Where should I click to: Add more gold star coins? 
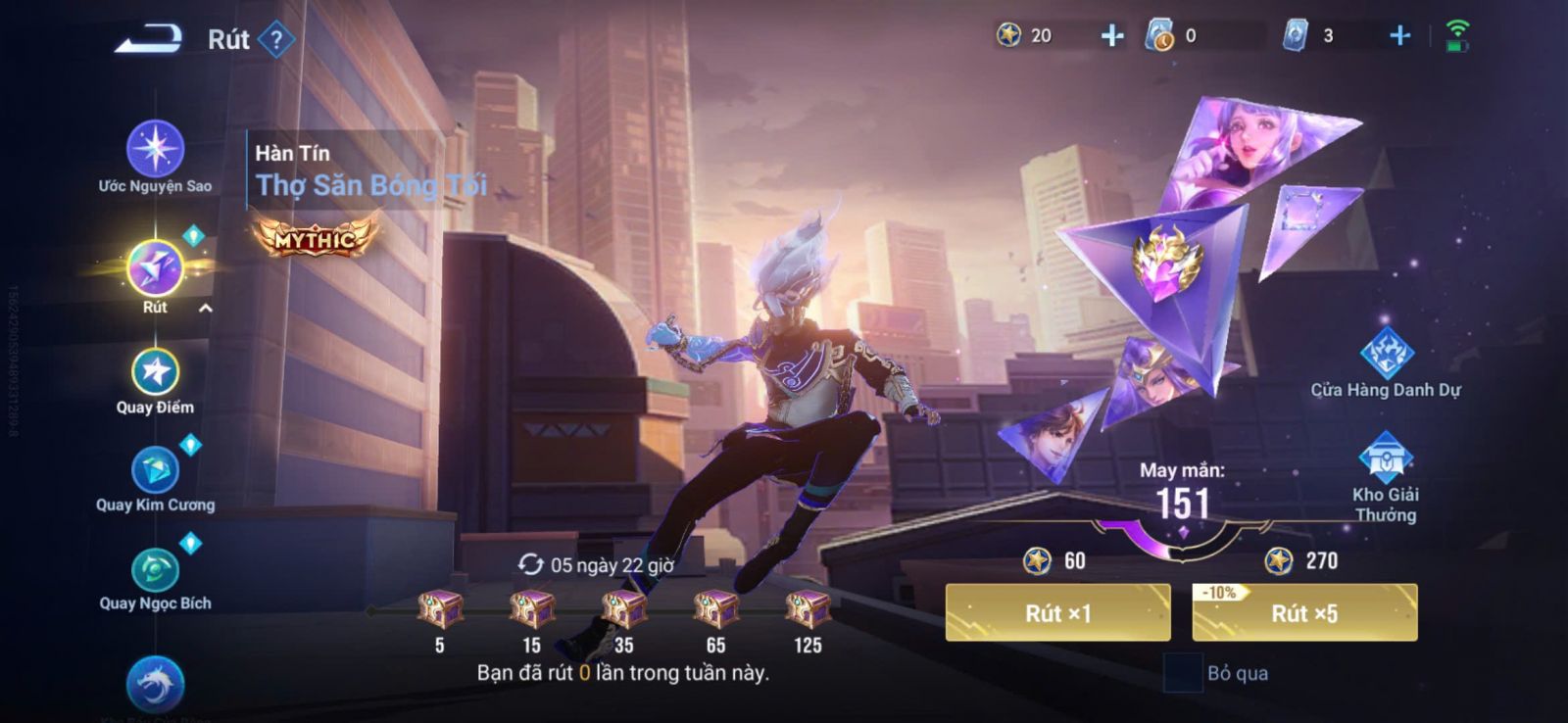[x=1111, y=36]
